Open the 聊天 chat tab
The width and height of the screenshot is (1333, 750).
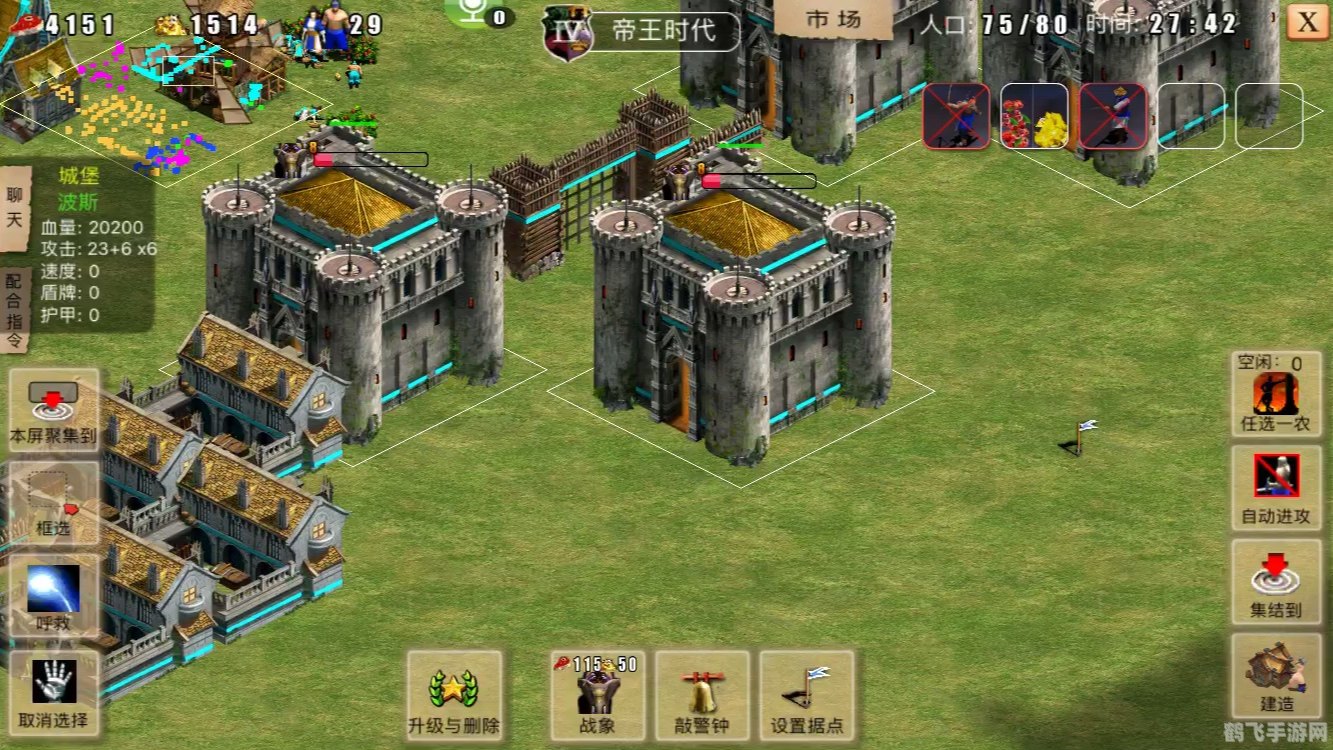click(14, 206)
